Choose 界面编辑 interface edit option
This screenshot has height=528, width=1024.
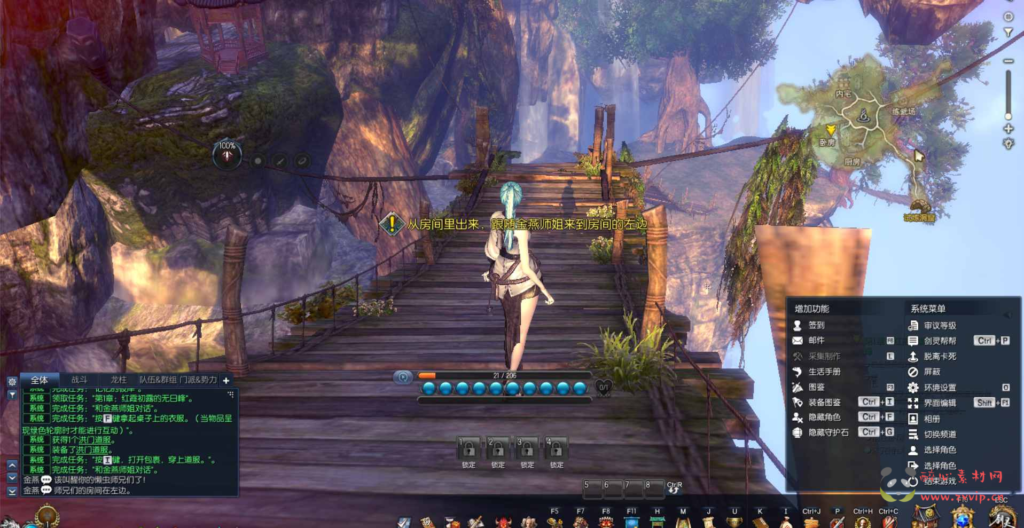coord(939,402)
